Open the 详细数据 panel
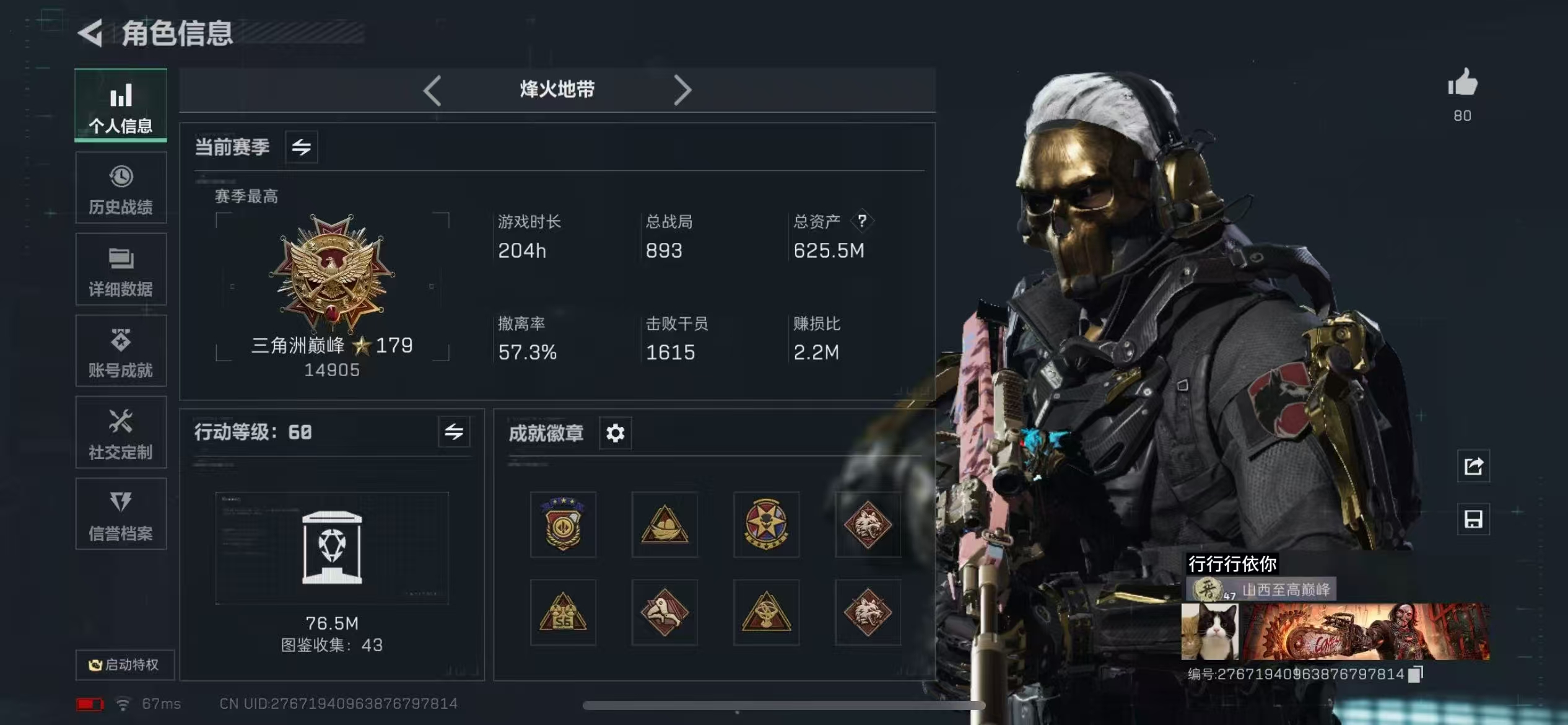 click(x=121, y=270)
